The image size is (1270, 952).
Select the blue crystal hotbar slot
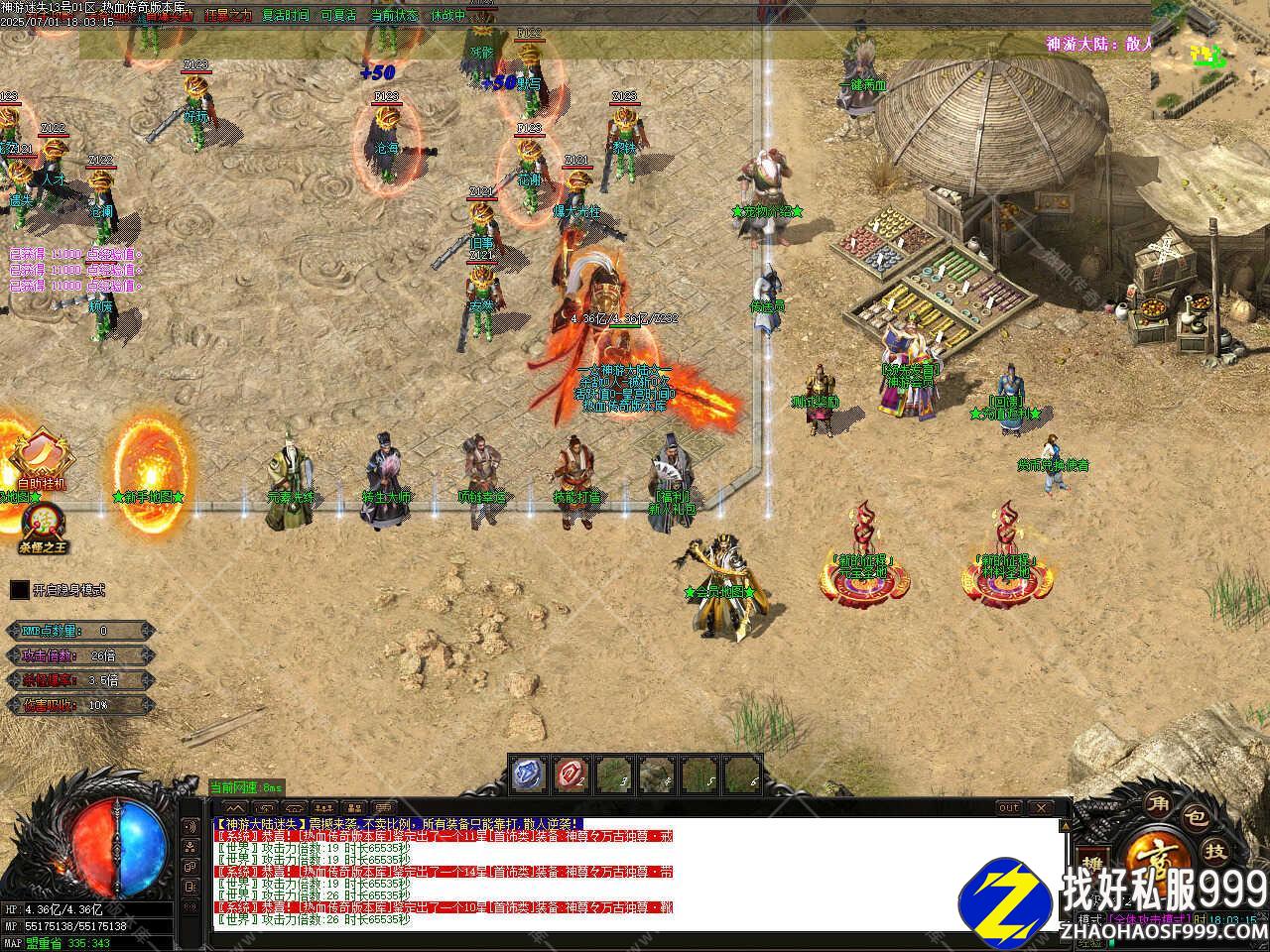click(528, 774)
